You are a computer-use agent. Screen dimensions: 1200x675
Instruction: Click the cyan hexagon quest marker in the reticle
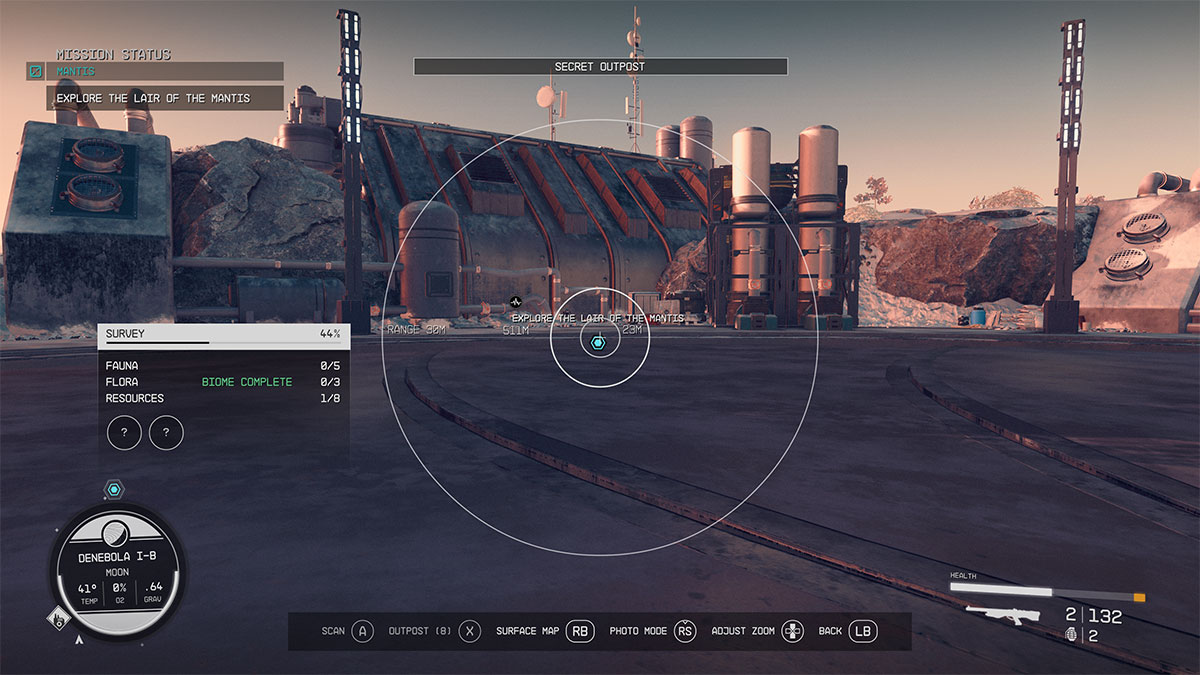[x=598, y=343]
